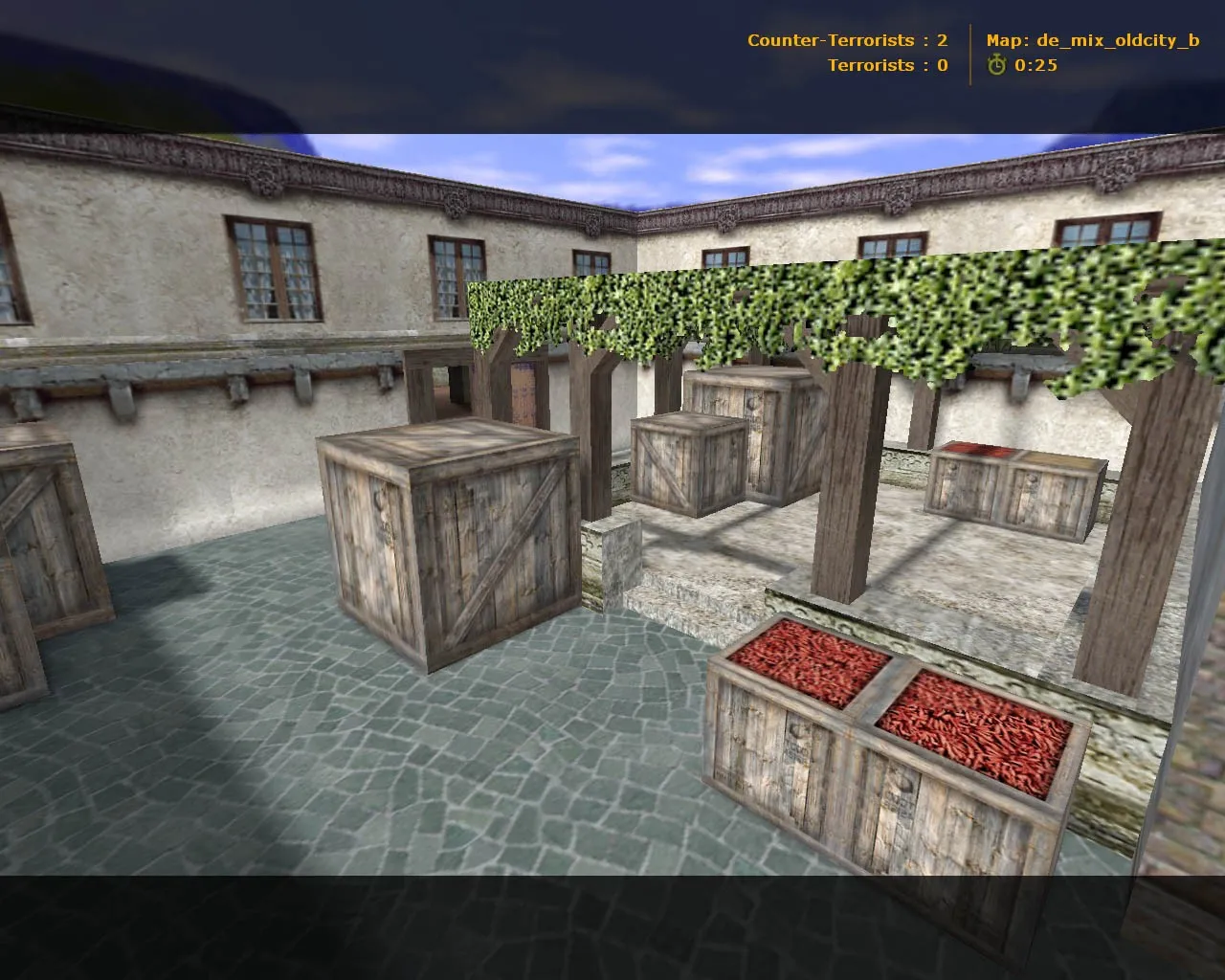Click the timer value 0:25
Viewport: 1225px width, 980px height.
click(x=1036, y=66)
